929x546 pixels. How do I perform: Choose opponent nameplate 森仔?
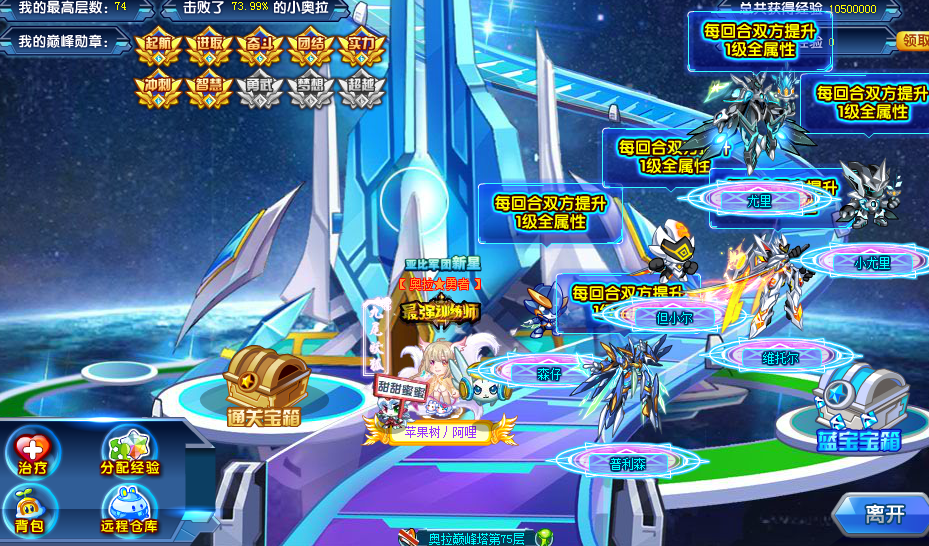click(549, 374)
